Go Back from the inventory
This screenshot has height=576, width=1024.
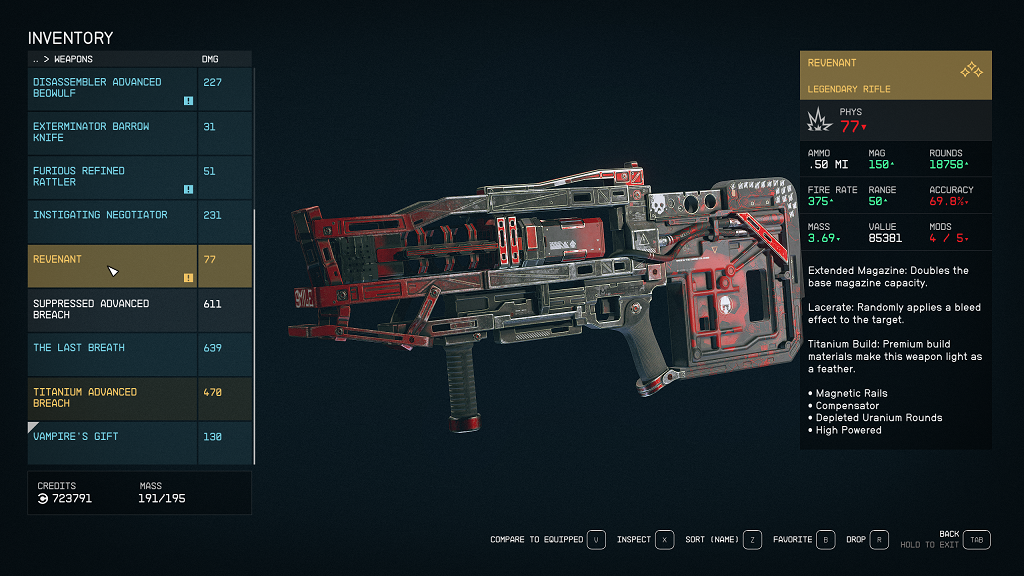(x=977, y=540)
